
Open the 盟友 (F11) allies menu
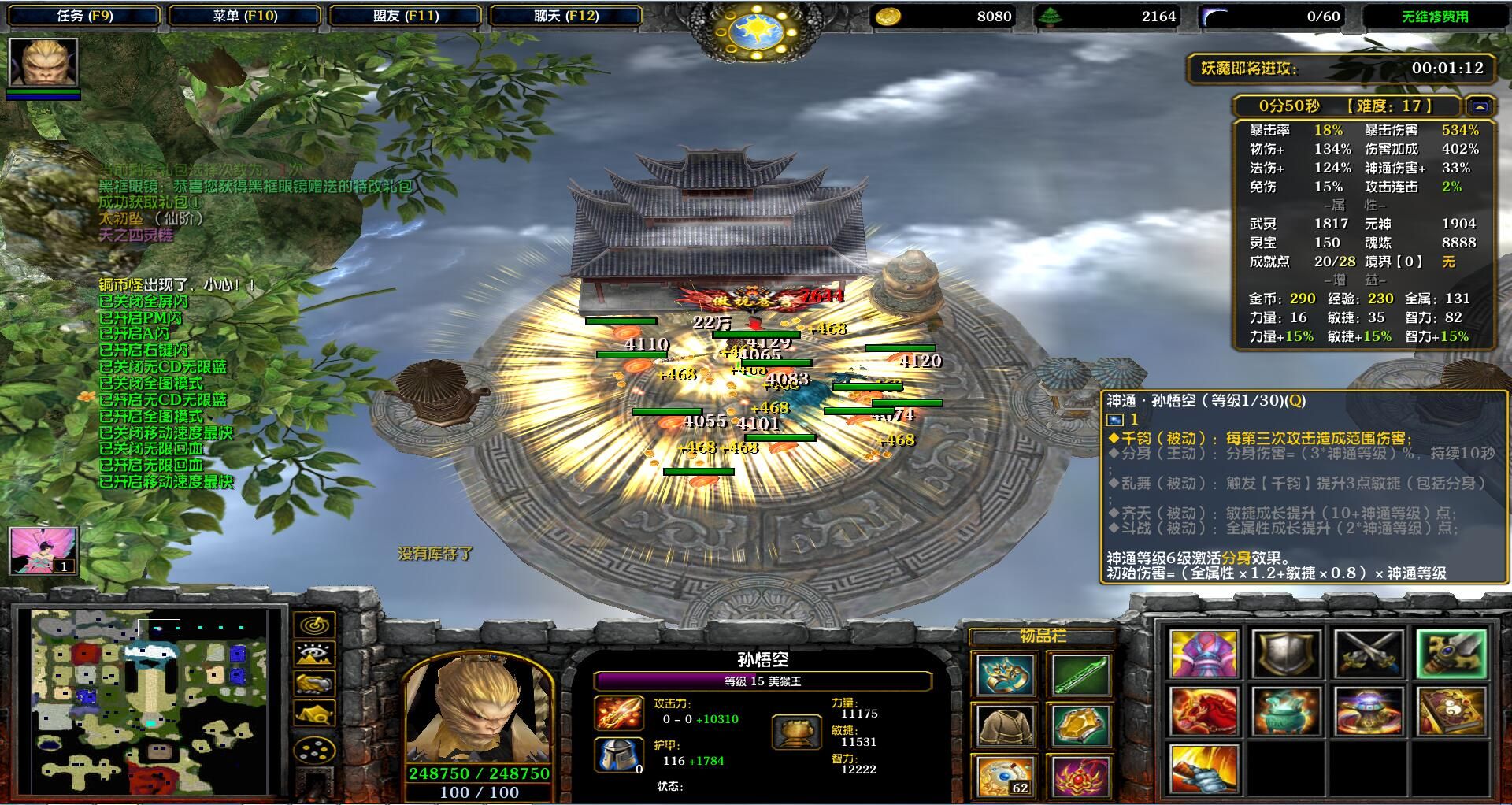coord(406,16)
